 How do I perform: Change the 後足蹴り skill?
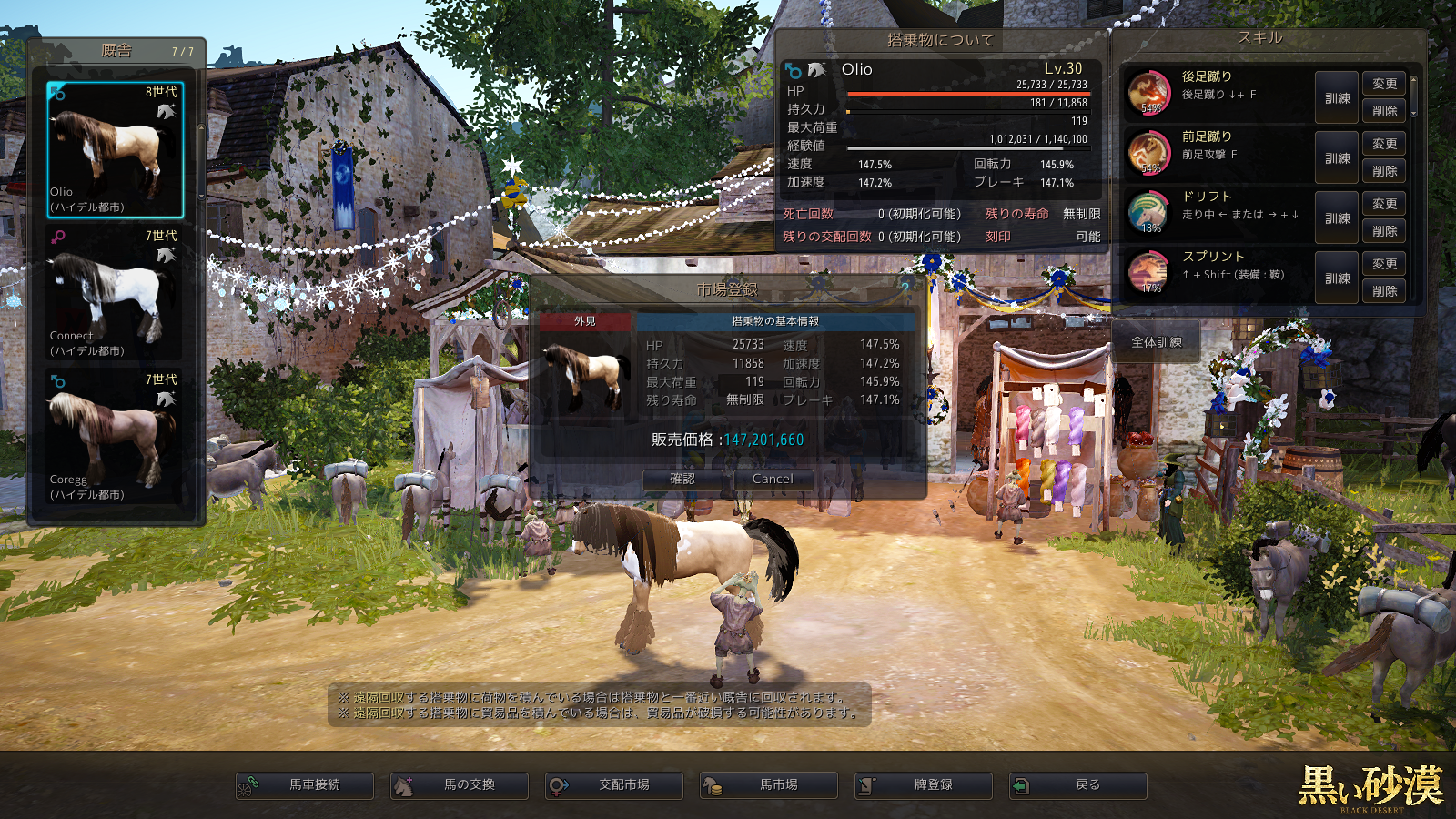coord(1384,84)
